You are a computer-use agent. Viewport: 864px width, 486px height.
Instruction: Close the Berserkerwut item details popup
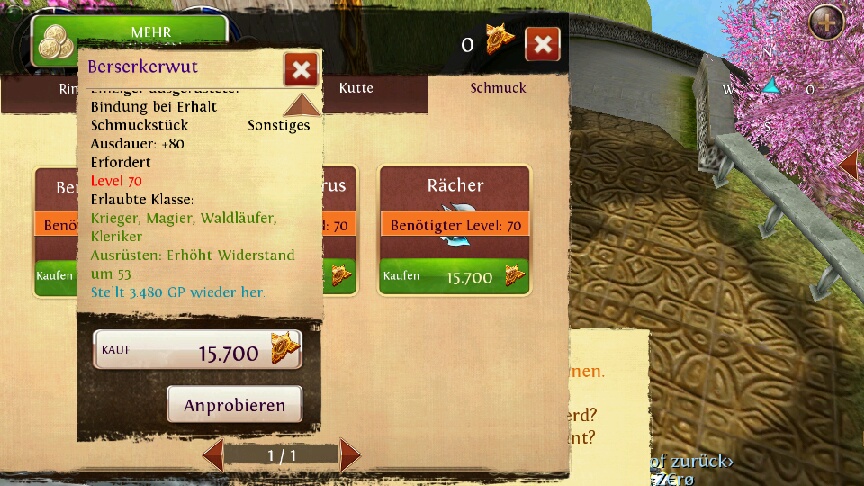pyautogui.click(x=301, y=69)
